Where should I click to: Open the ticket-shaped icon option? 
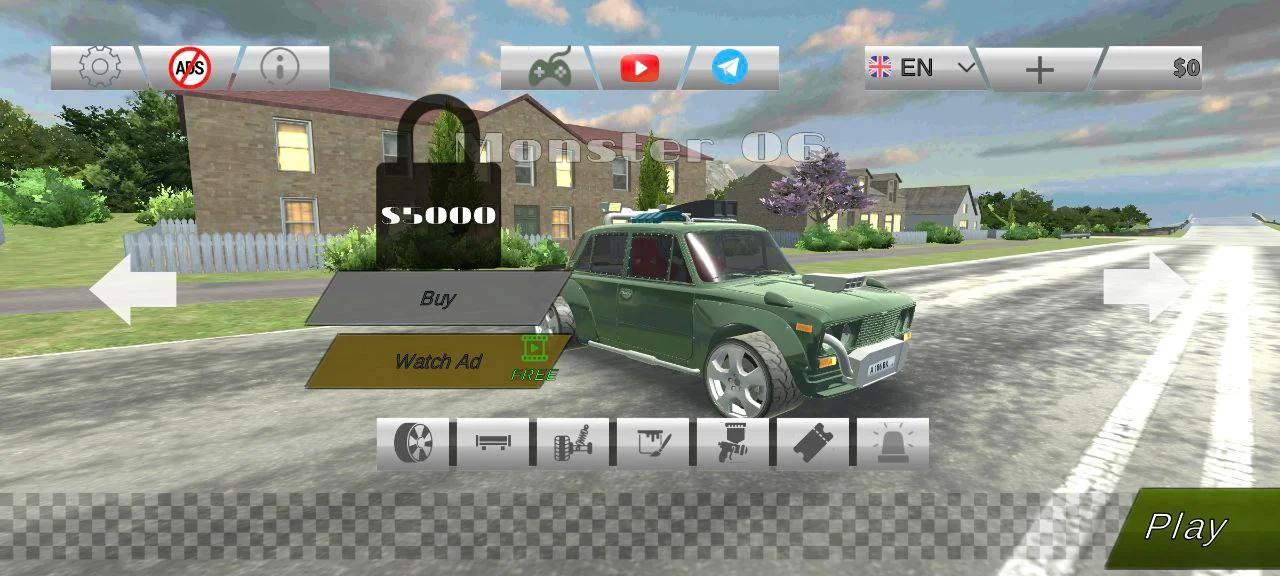pos(813,443)
